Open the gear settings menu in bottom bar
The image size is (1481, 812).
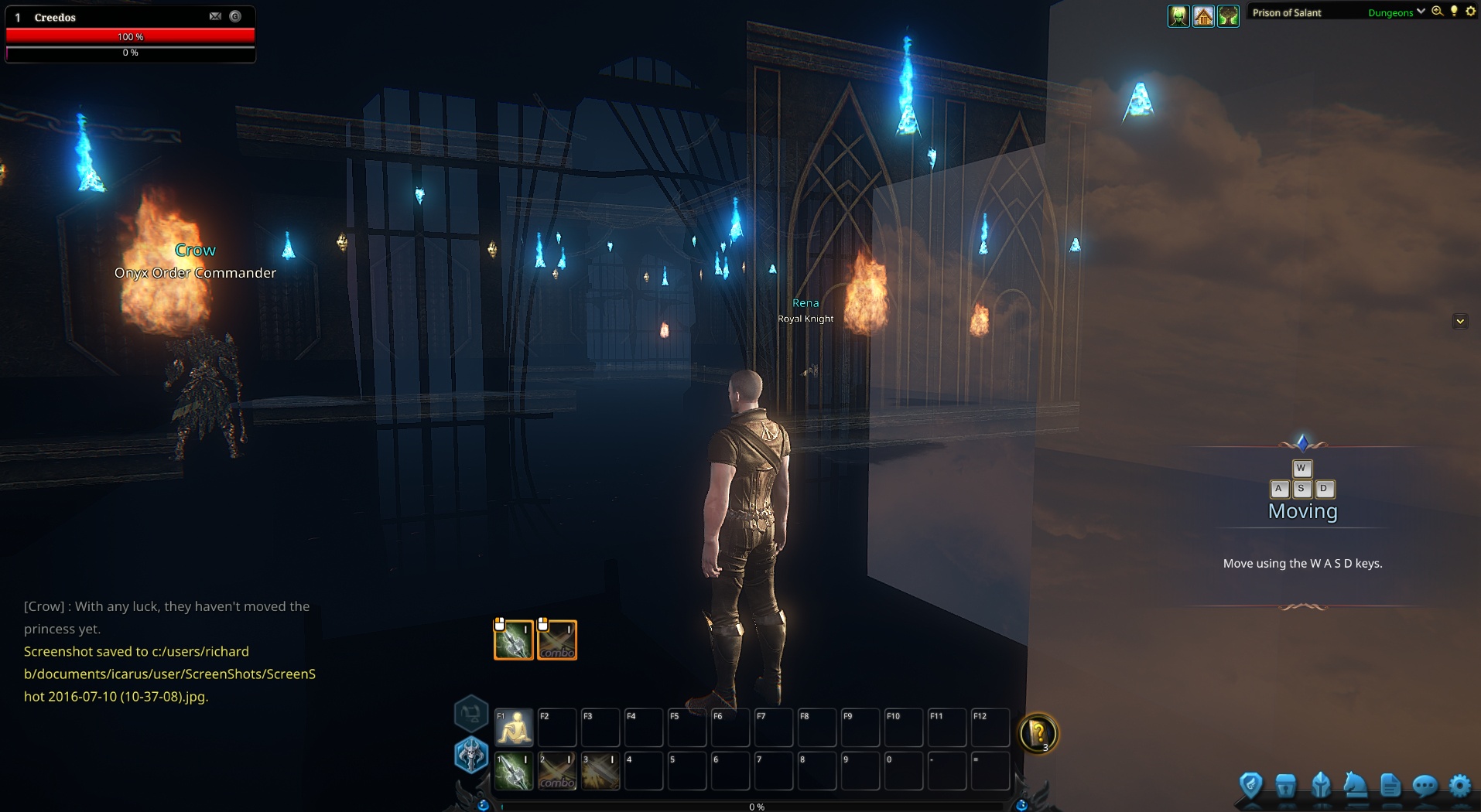(x=1459, y=786)
